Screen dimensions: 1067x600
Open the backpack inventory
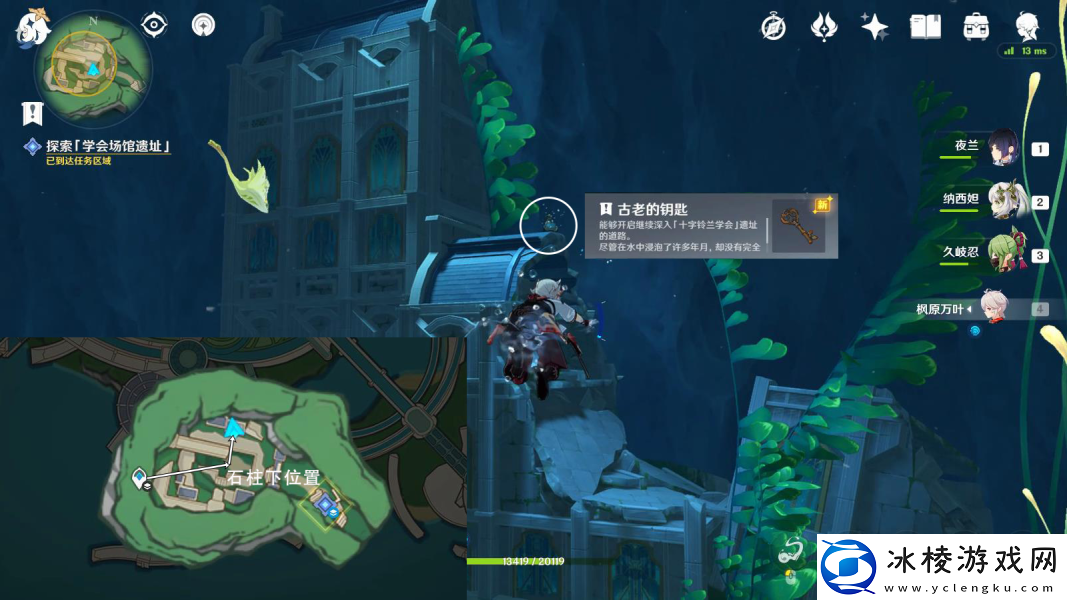coord(976,27)
